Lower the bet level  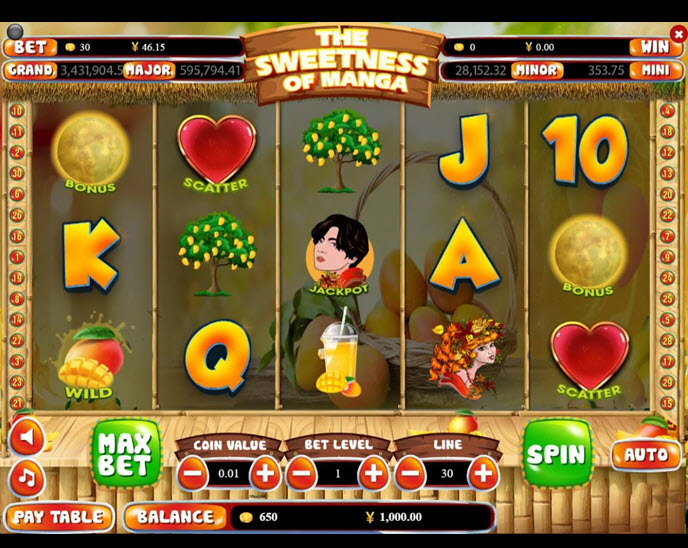point(302,472)
